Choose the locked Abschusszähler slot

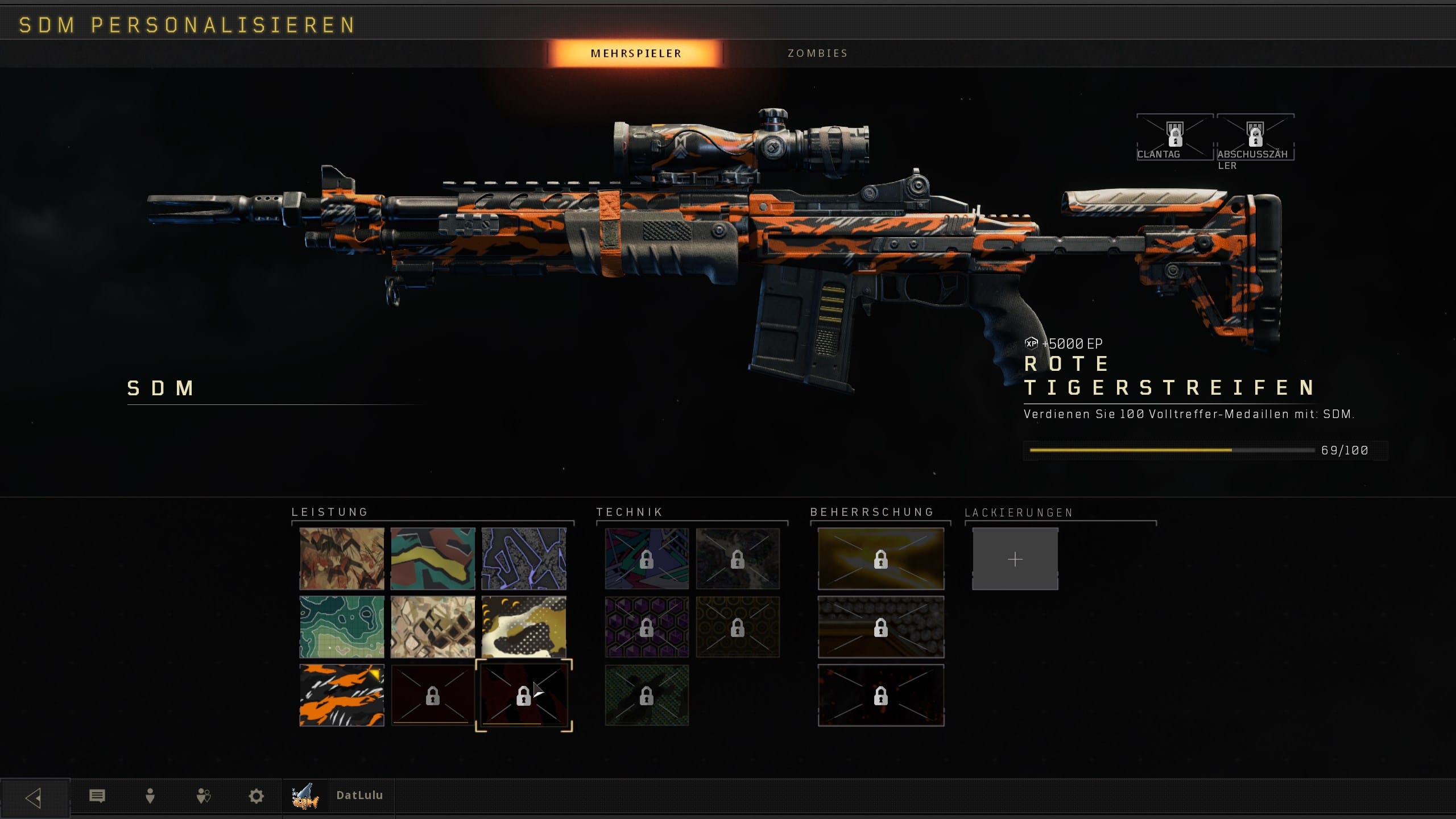1255,138
